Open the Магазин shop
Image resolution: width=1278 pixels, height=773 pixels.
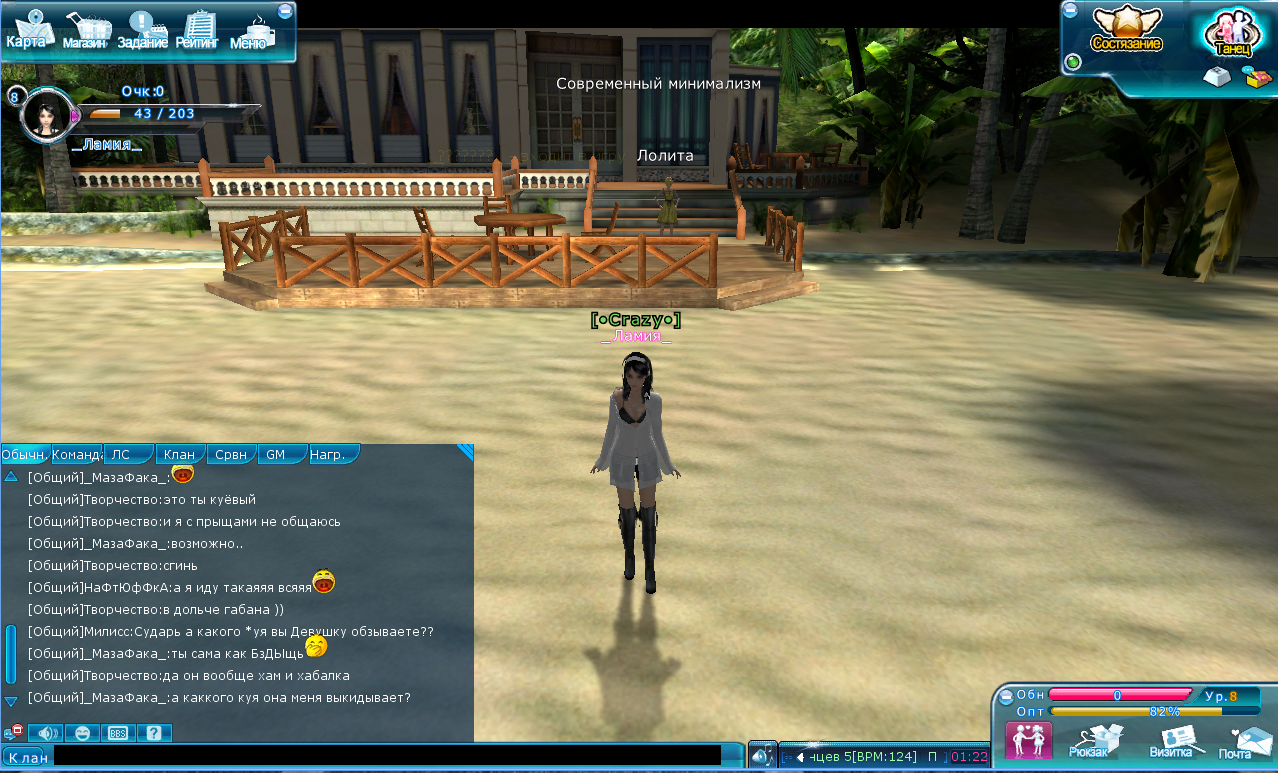[85, 32]
